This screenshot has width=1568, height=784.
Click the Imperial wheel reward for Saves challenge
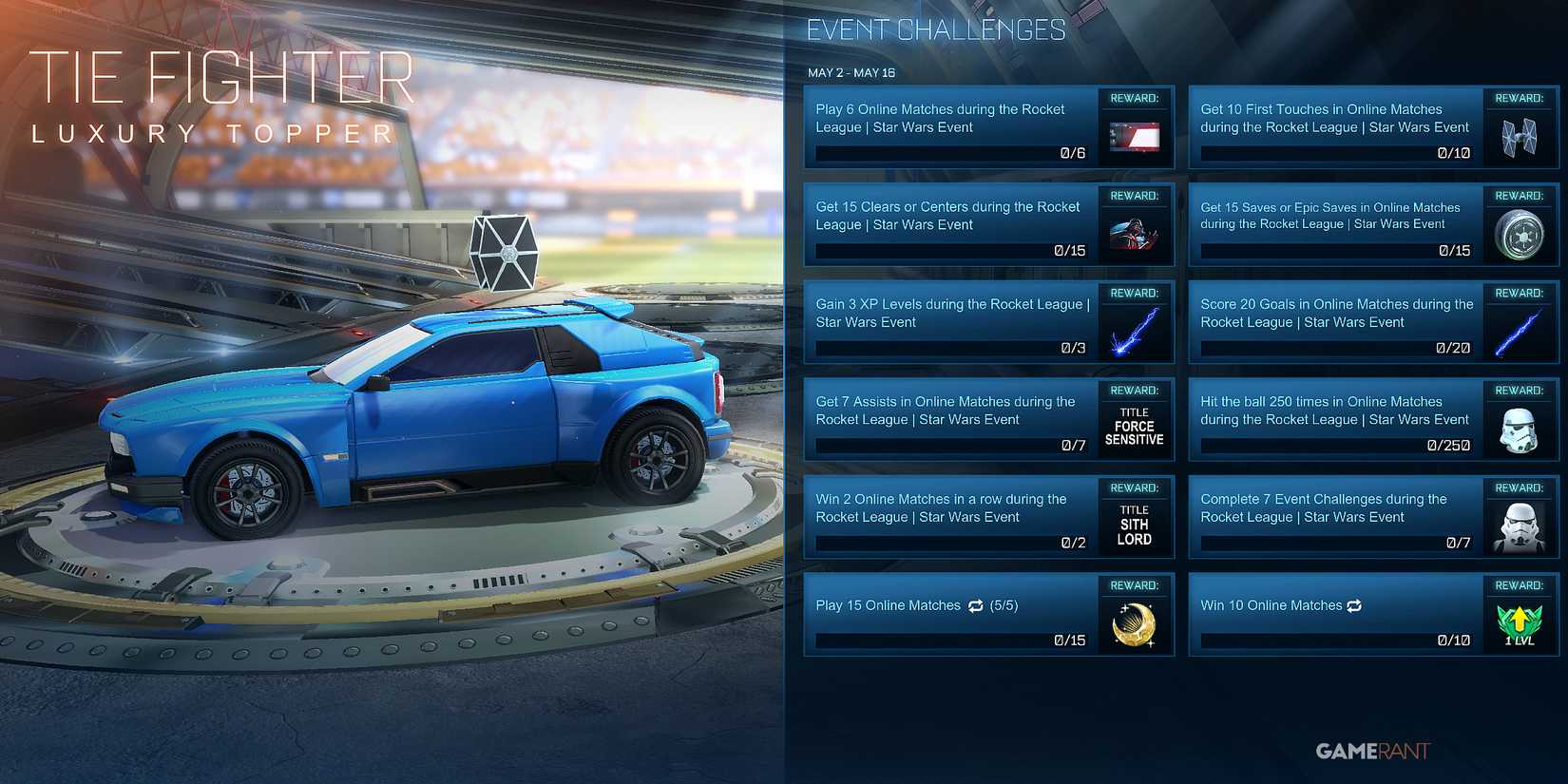point(1519,234)
